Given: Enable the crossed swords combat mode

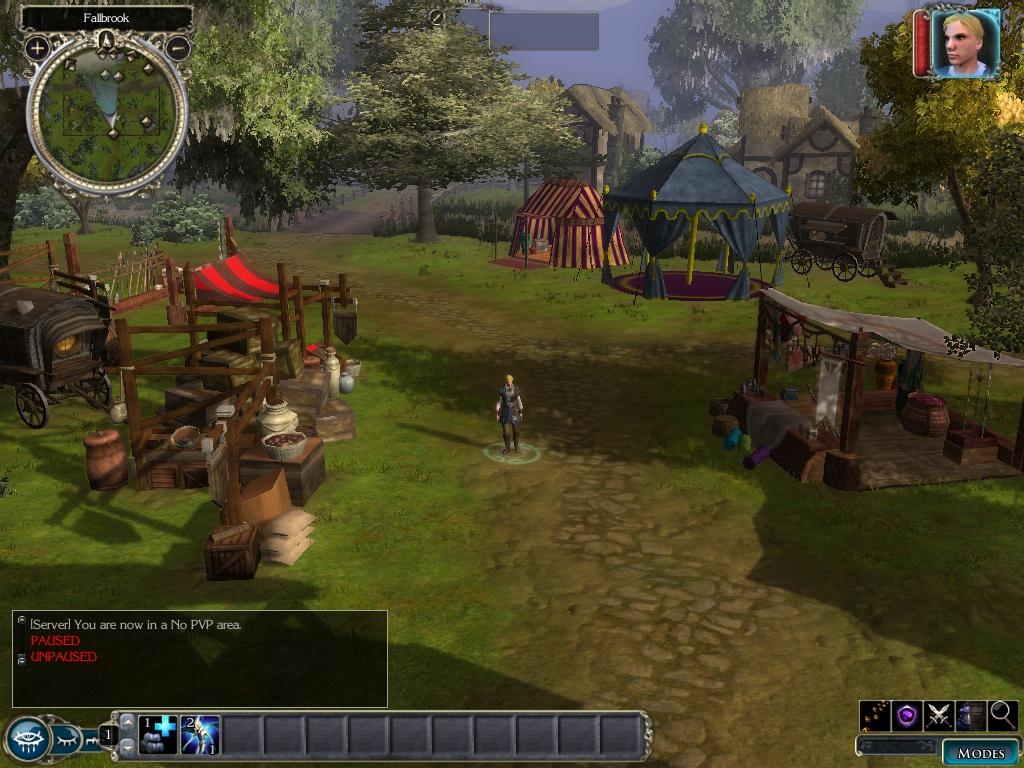Looking at the screenshot, I should [938, 715].
